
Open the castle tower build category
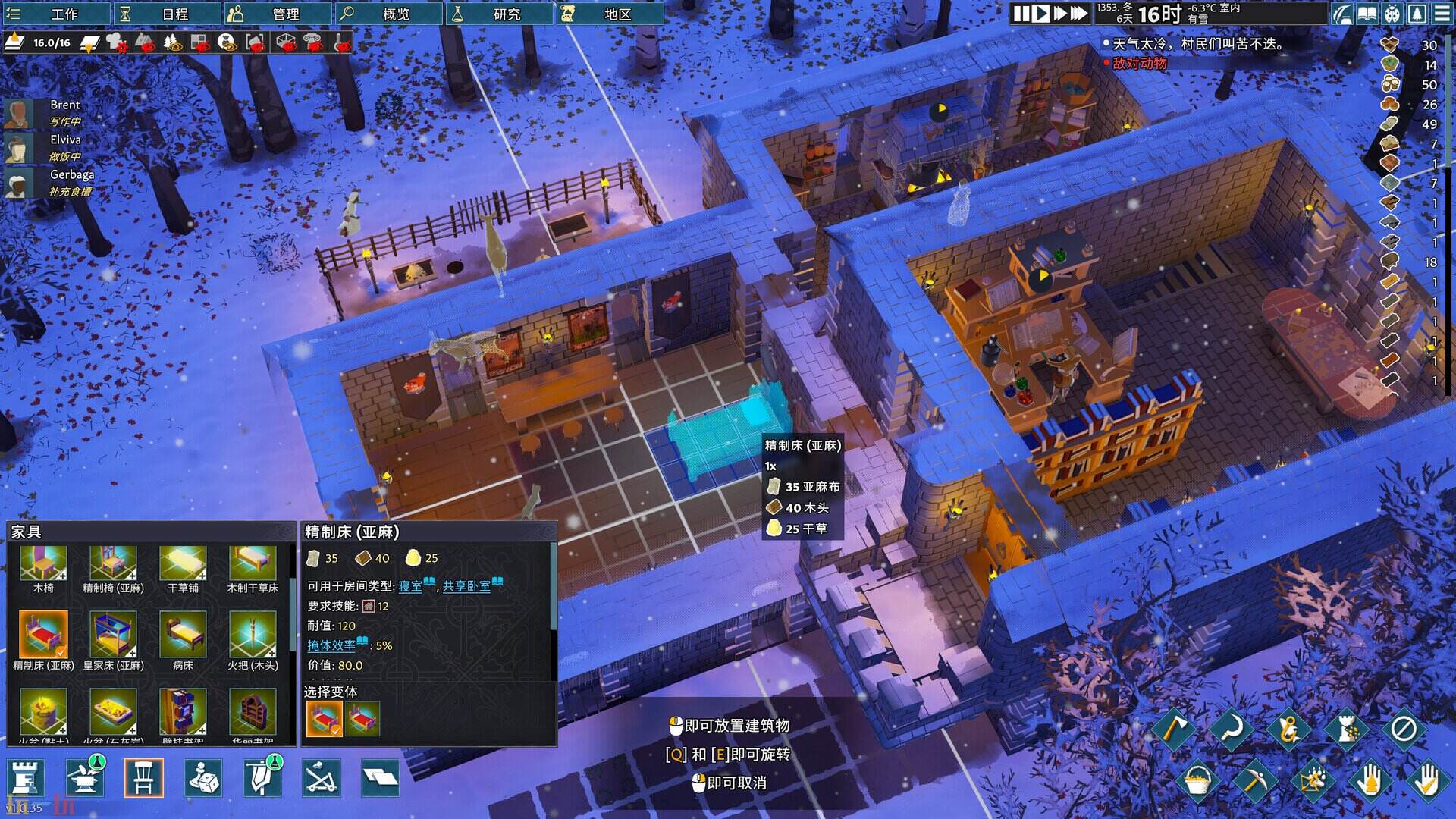25,778
